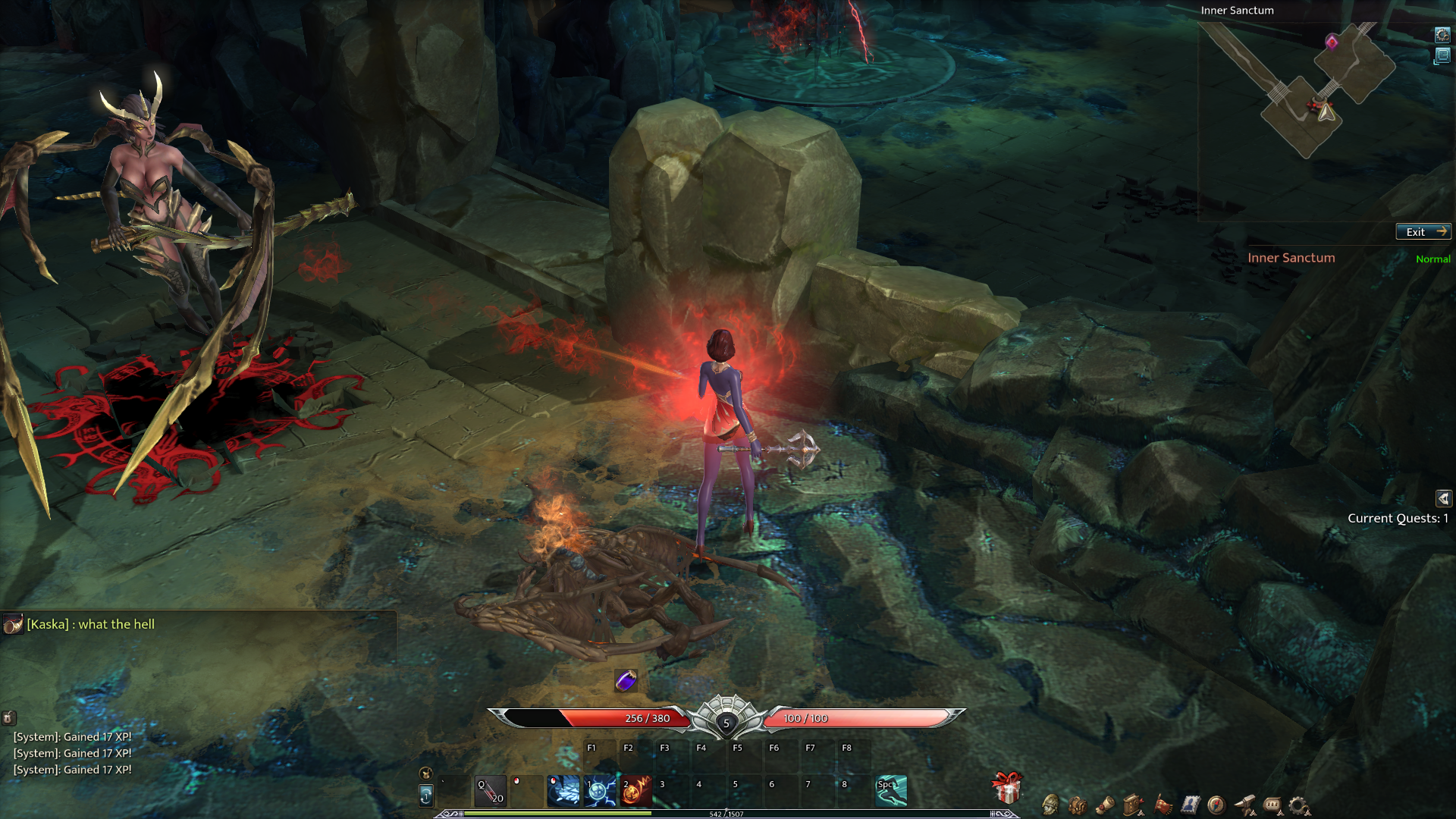Cast the fire meteor skill in slot 2
Screen dimensions: 1456x819
coord(636,791)
